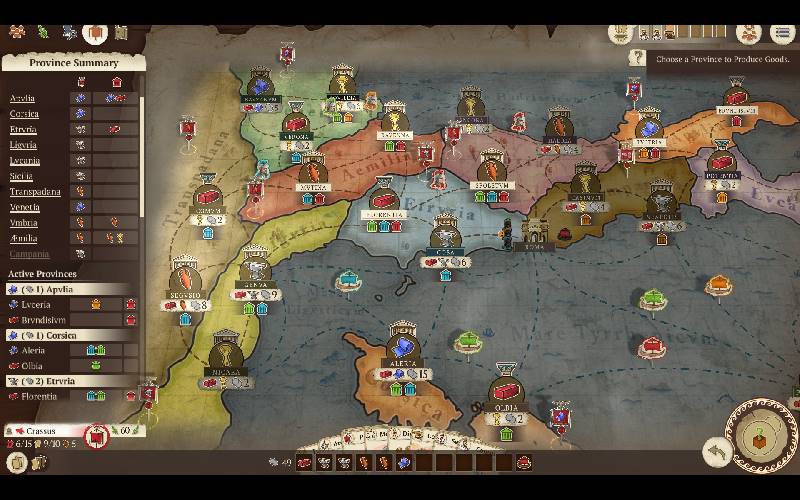Select the highlighted province banner tab
Screen dimensions: 800x500
(95, 33)
